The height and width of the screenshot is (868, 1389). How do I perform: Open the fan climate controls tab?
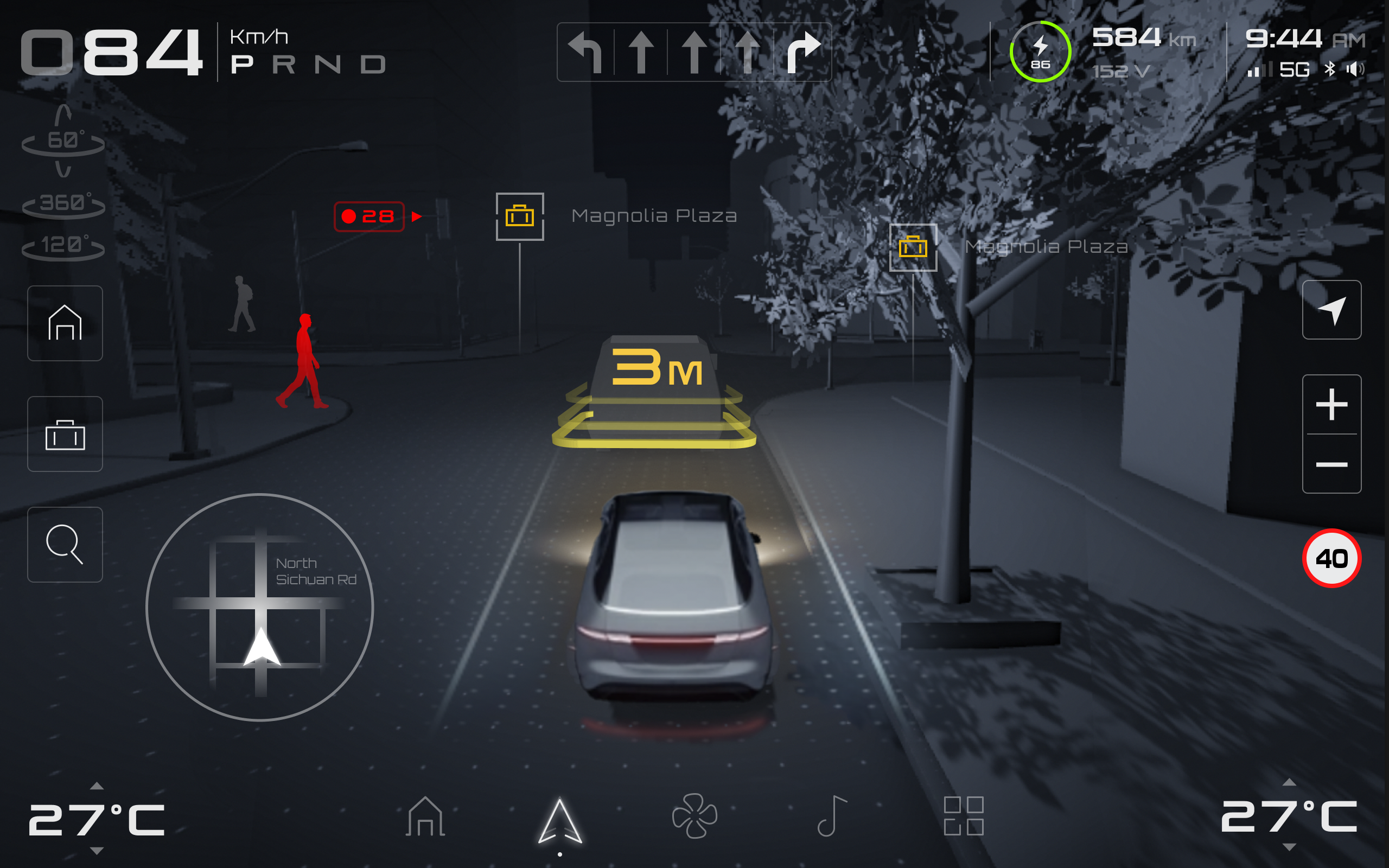(x=694, y=816)
